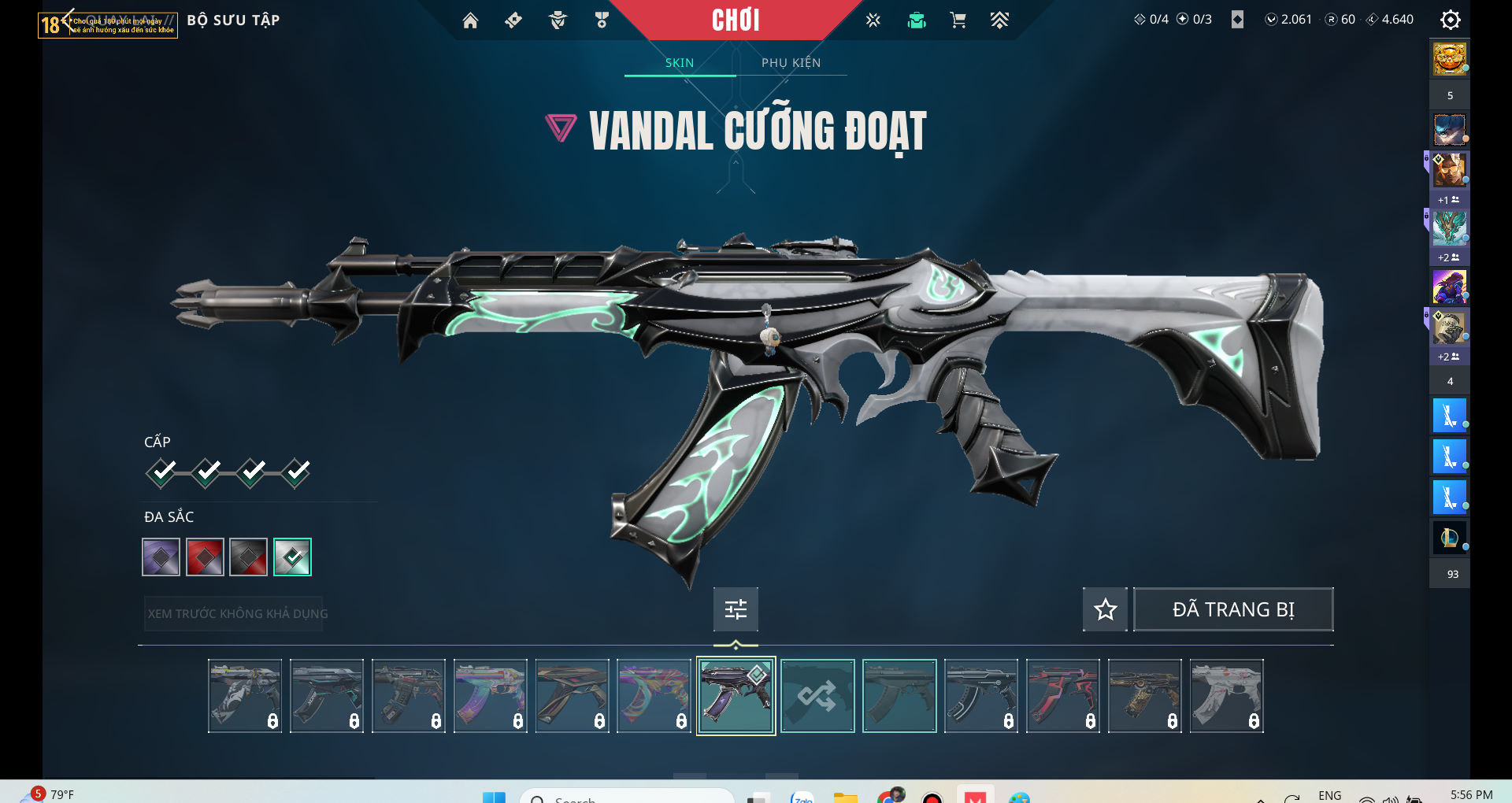Click the XEM TRƯỚC KHÔNG KHẢ DỤNG button

(237, 613)
